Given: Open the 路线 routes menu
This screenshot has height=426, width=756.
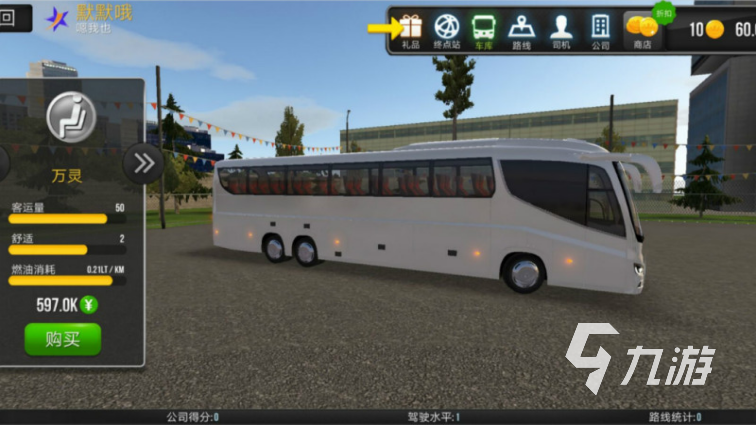Looking at the screenshot, I should coord(522,30).
